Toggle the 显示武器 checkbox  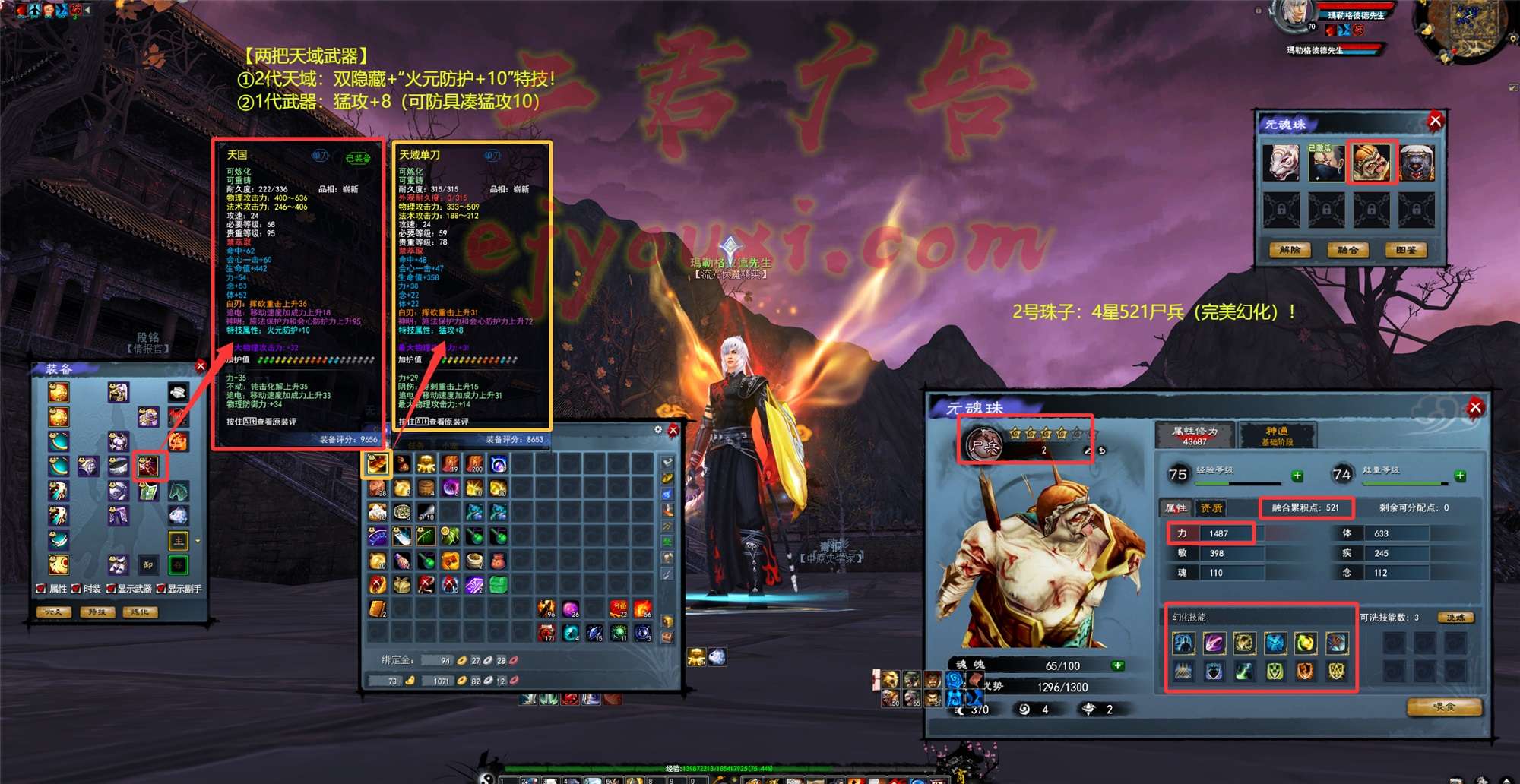coord(111,589)
